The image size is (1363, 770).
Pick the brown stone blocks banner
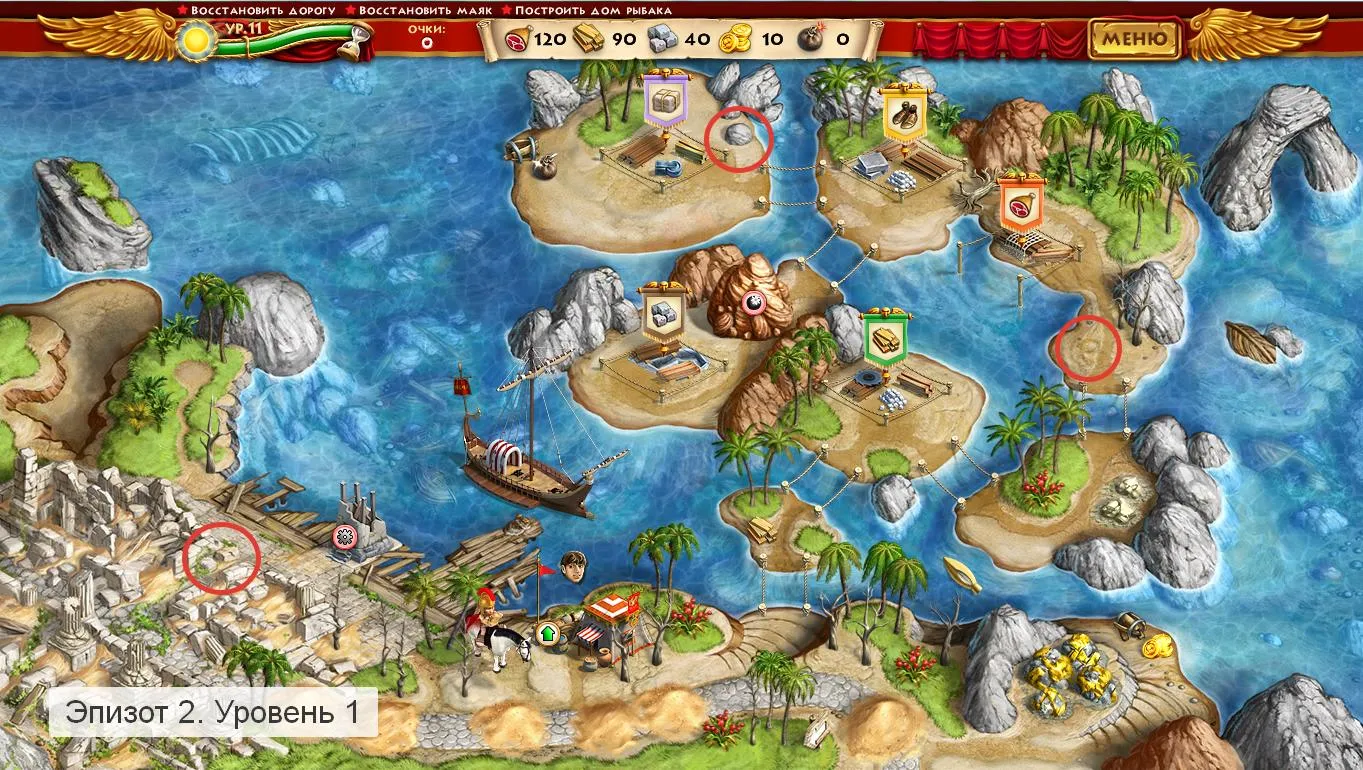662,315
